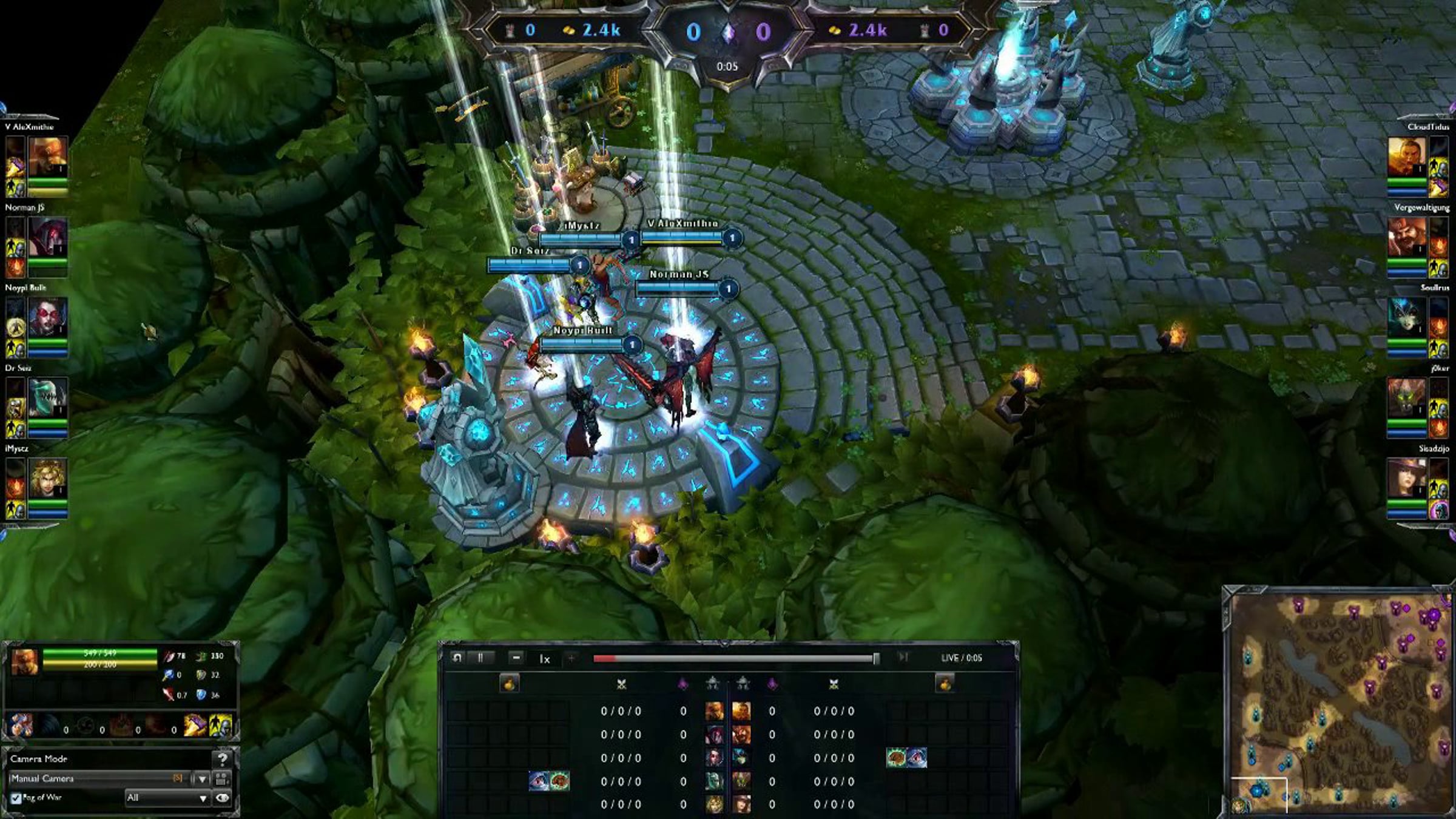The height and width of the screenshot is (819, 1456).
Task: Click the camera icon button beside Manual Camera
Action: pos(222,779)
